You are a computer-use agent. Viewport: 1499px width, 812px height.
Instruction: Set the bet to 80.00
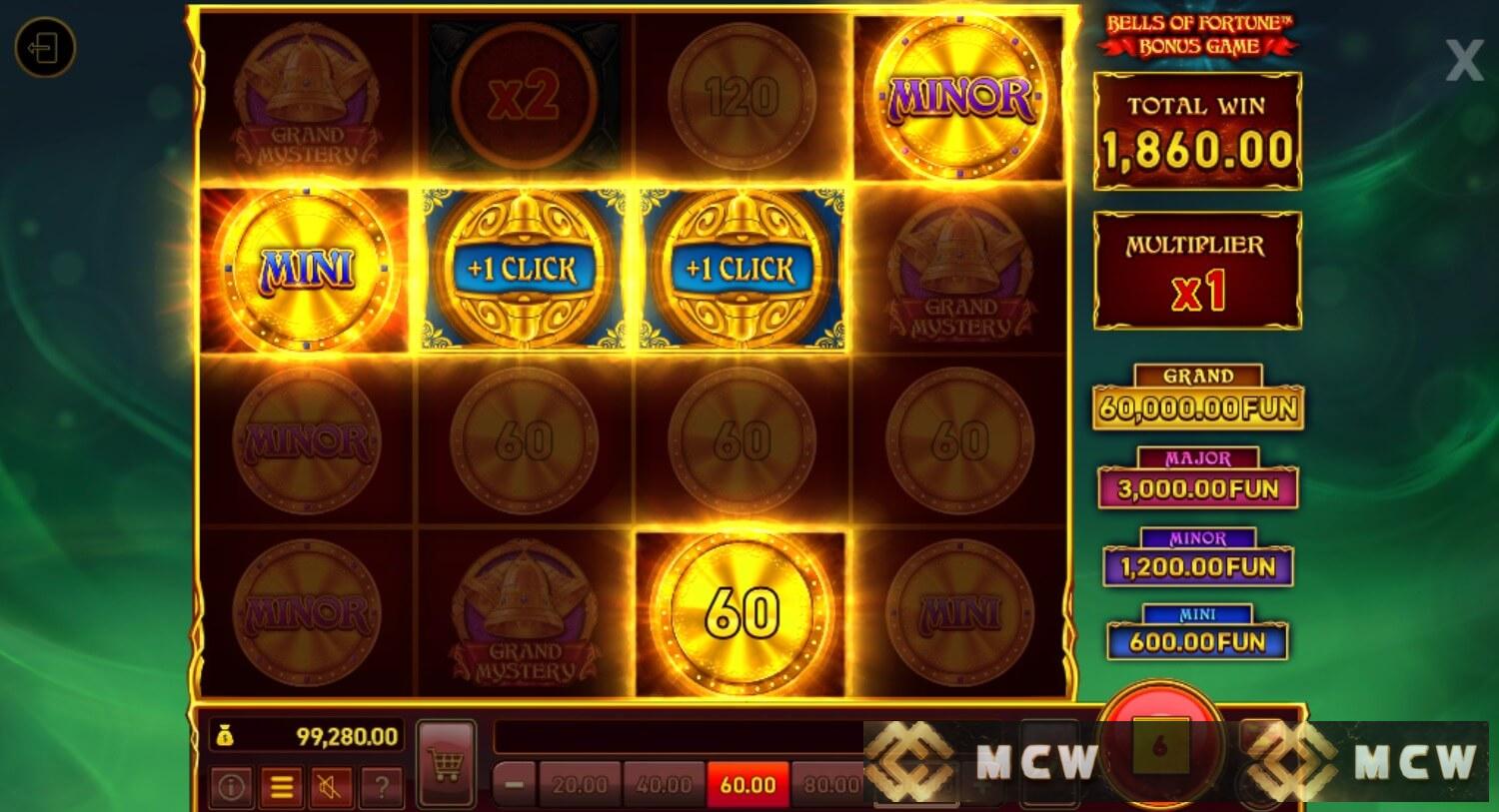point(830,785)
